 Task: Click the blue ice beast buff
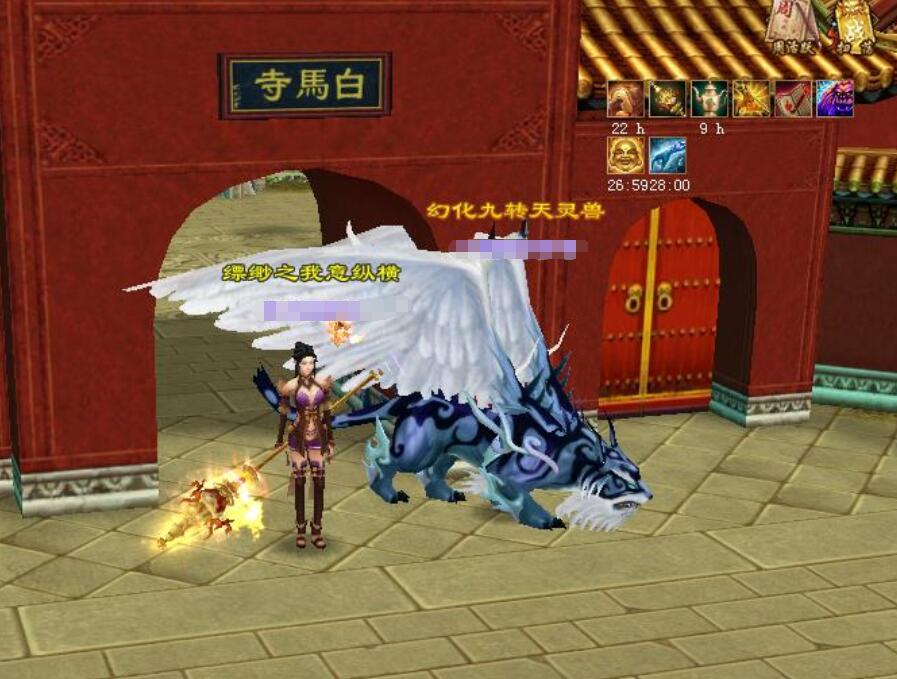668,156
